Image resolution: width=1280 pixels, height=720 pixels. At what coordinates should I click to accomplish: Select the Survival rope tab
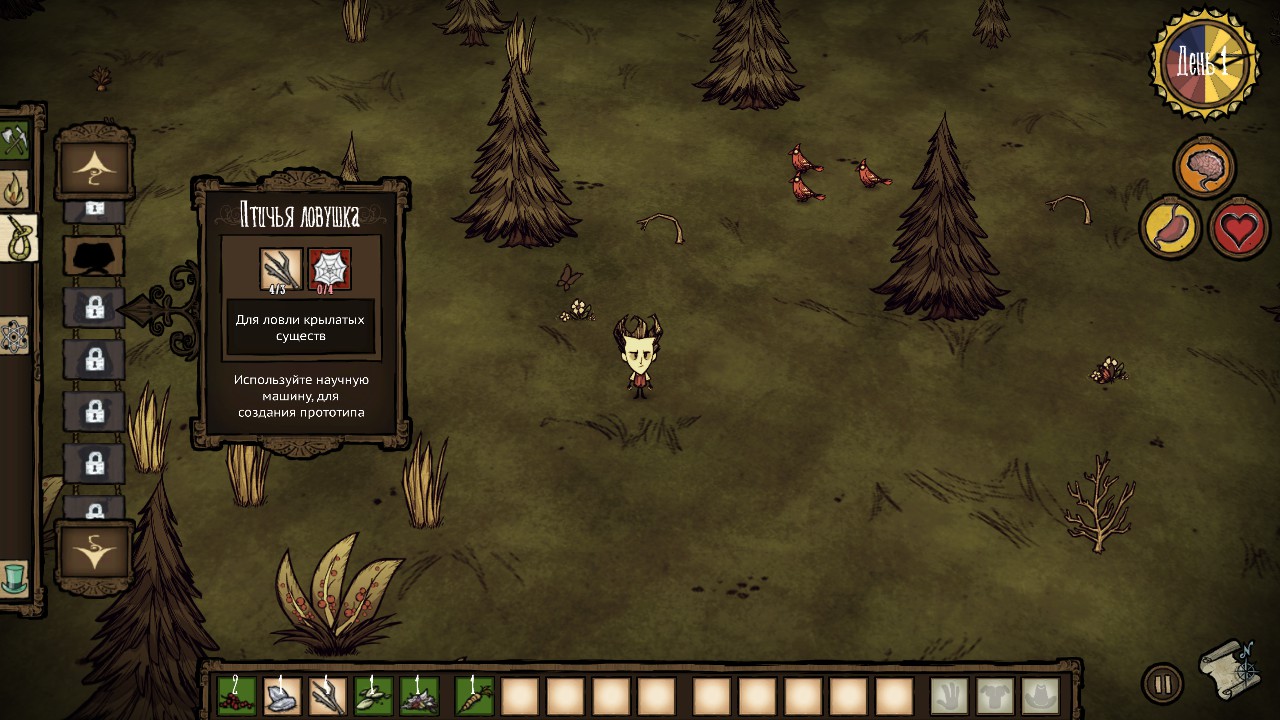(x=18, y=238)
